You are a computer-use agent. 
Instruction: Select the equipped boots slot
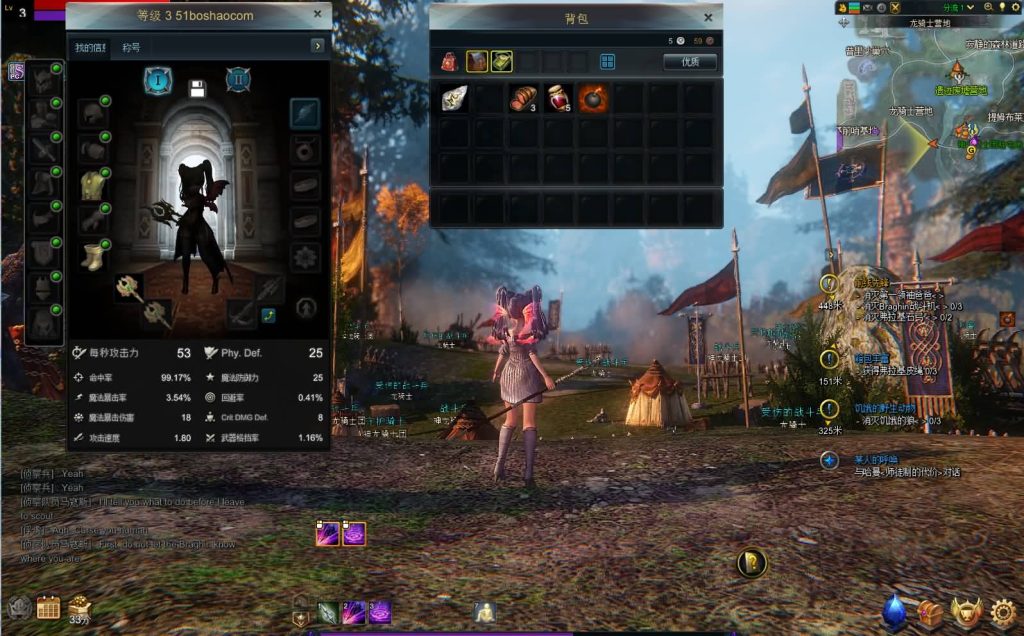pyautogui.click(x=93, y=256)
